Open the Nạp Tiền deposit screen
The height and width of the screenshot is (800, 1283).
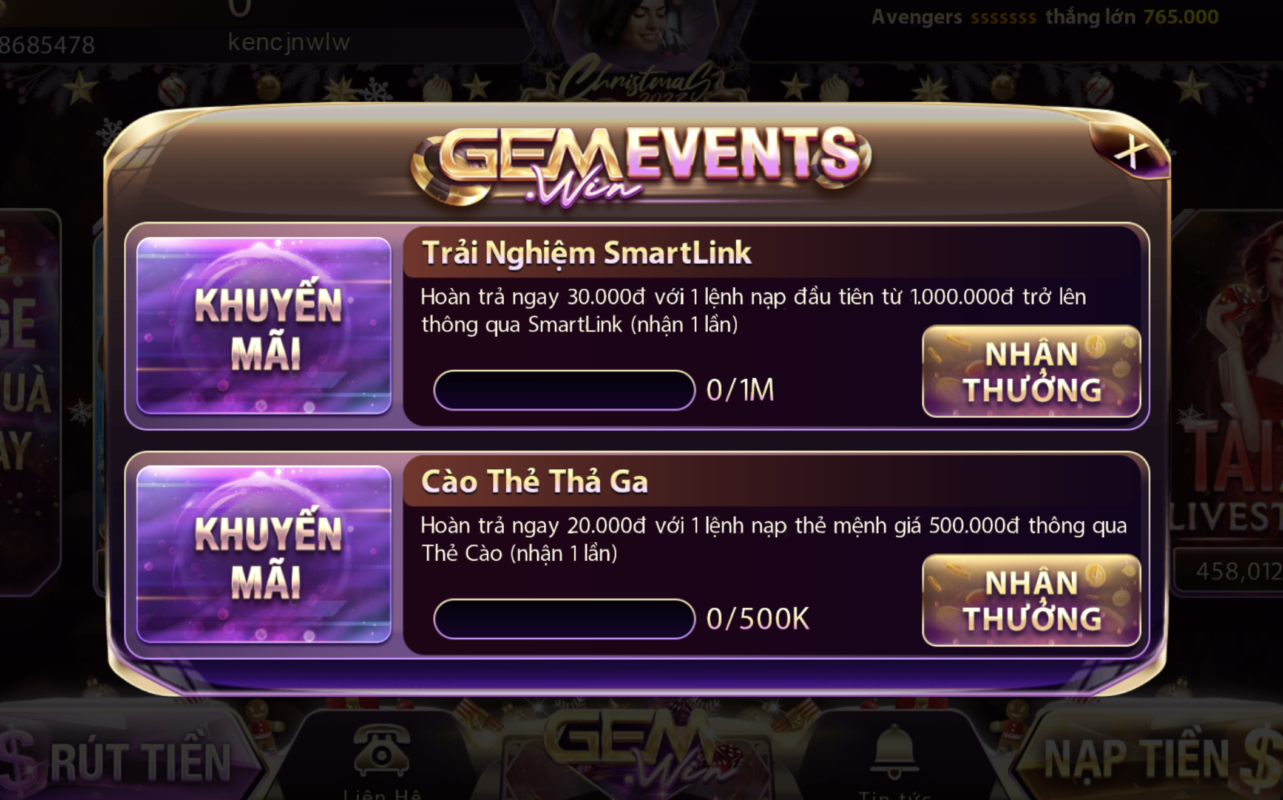tap(1150, 760)
